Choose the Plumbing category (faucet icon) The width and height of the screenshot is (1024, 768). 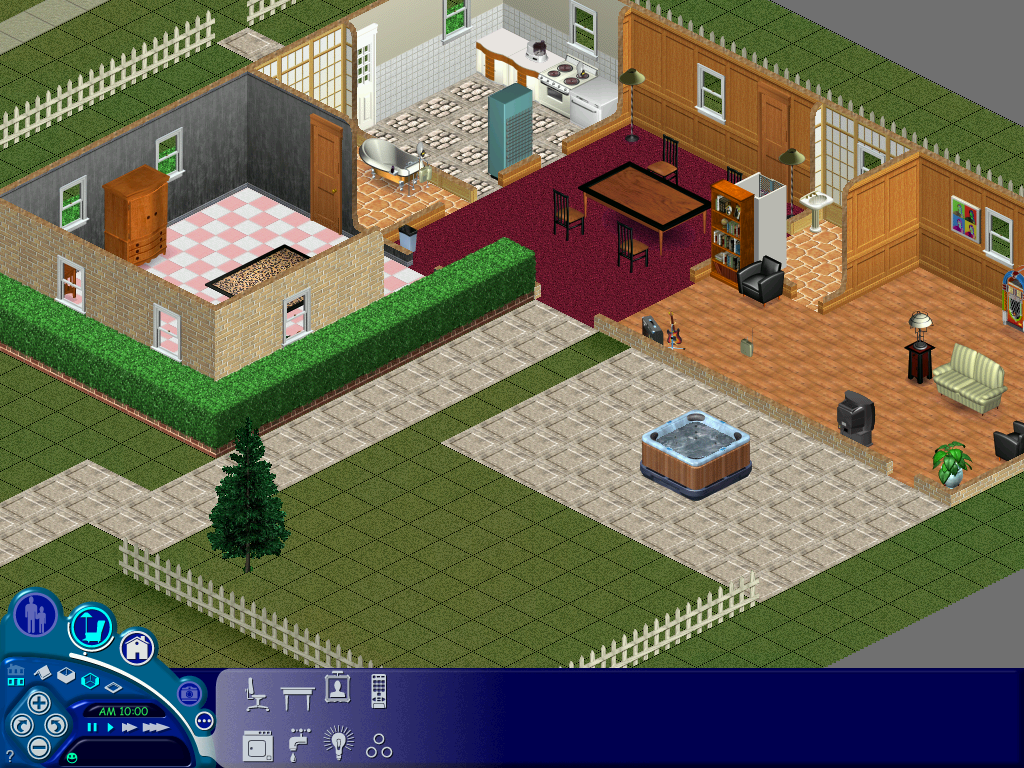tap(298, 745)
